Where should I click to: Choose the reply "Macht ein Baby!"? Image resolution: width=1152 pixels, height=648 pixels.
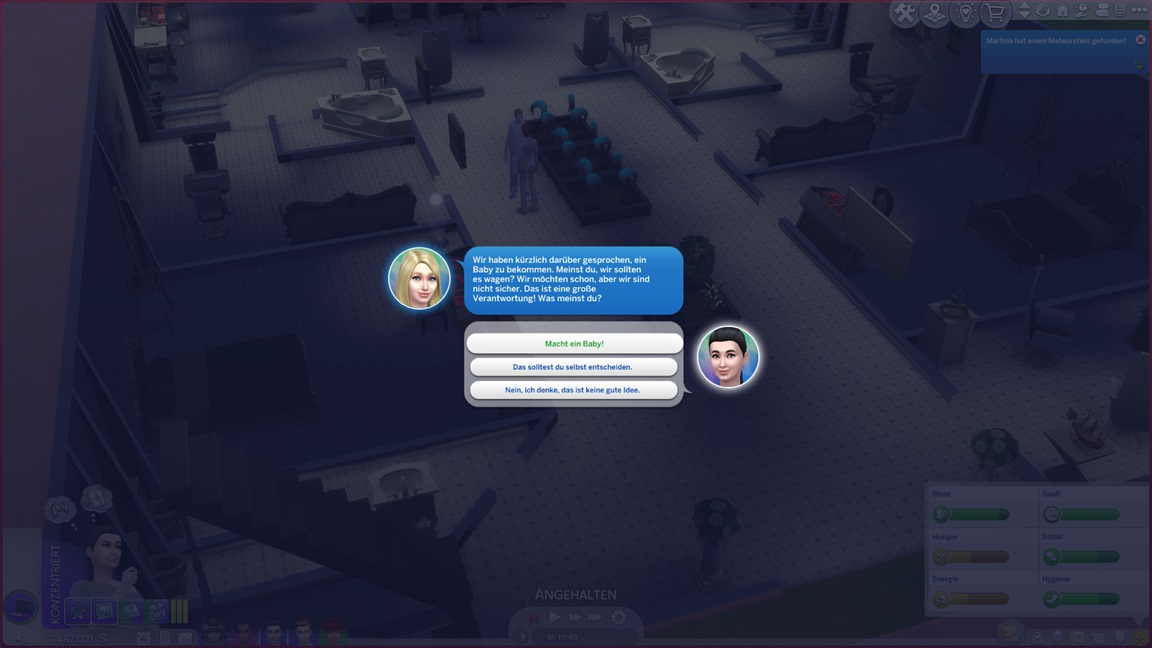point(574,343)
